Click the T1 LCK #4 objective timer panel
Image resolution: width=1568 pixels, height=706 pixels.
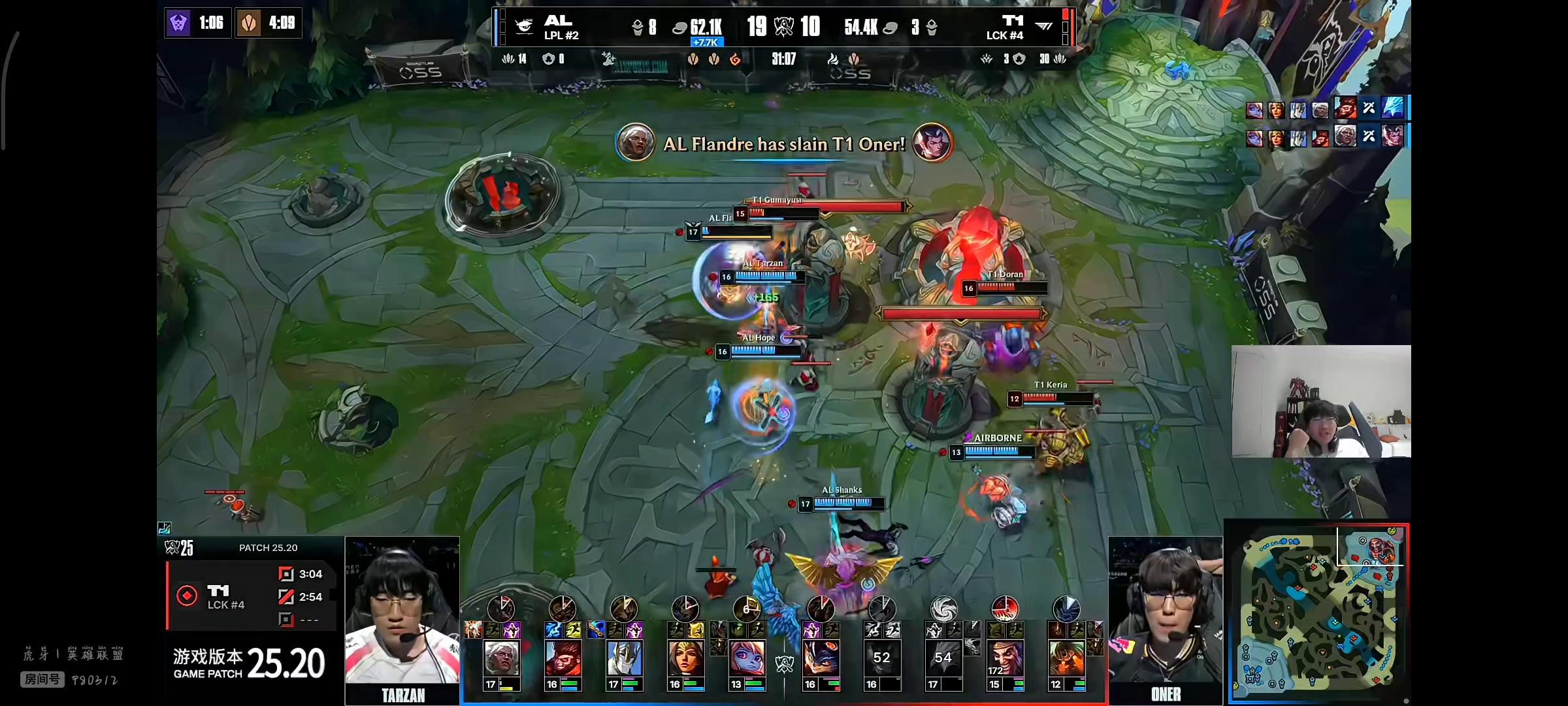[251, 596]
